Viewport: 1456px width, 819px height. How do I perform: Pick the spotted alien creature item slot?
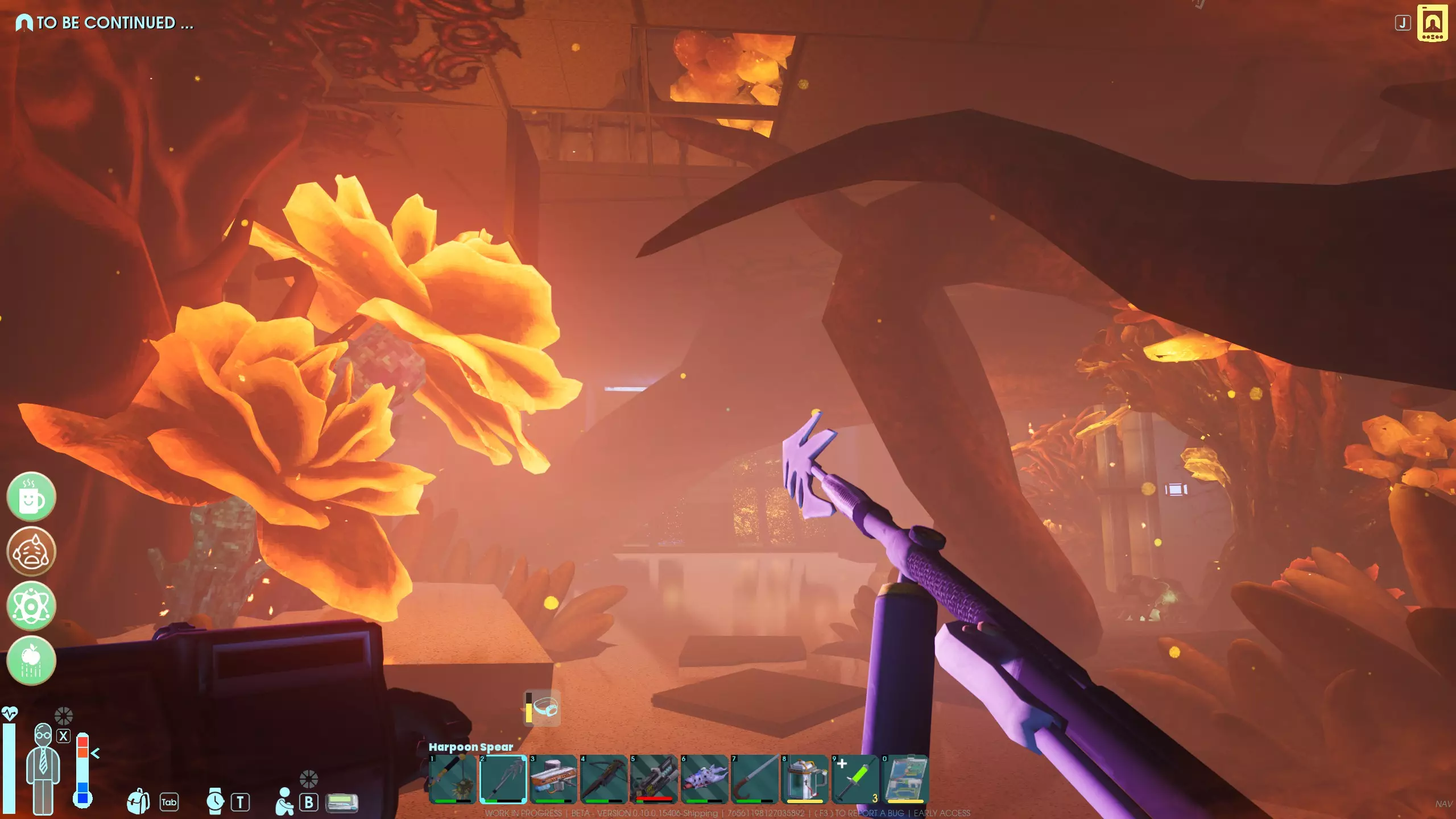coord(704,779)
